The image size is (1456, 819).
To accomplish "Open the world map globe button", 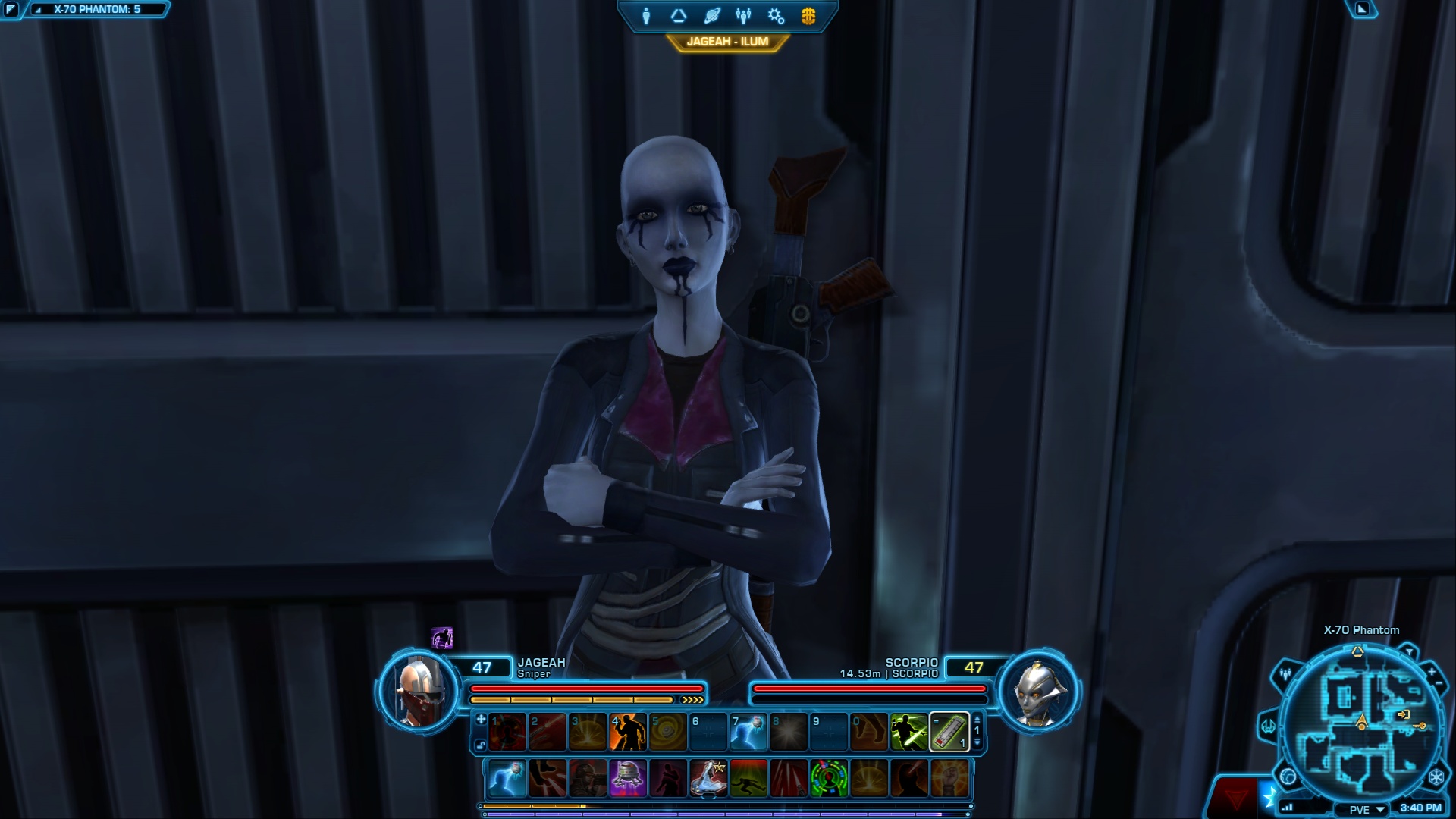I will pyautogui.click(x=1288, y=777).
